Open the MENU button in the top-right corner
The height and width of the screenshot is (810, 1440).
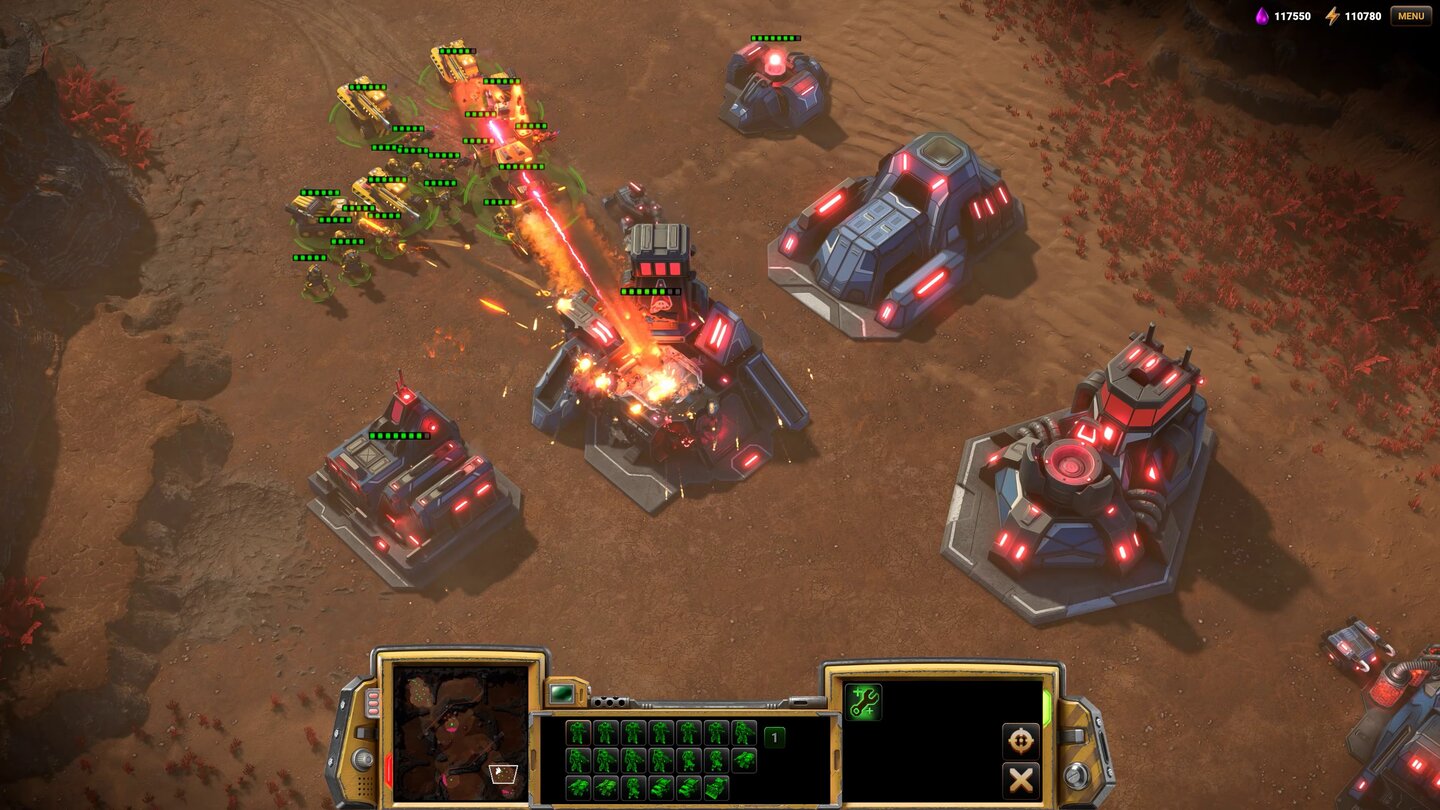coord(1409,16)
